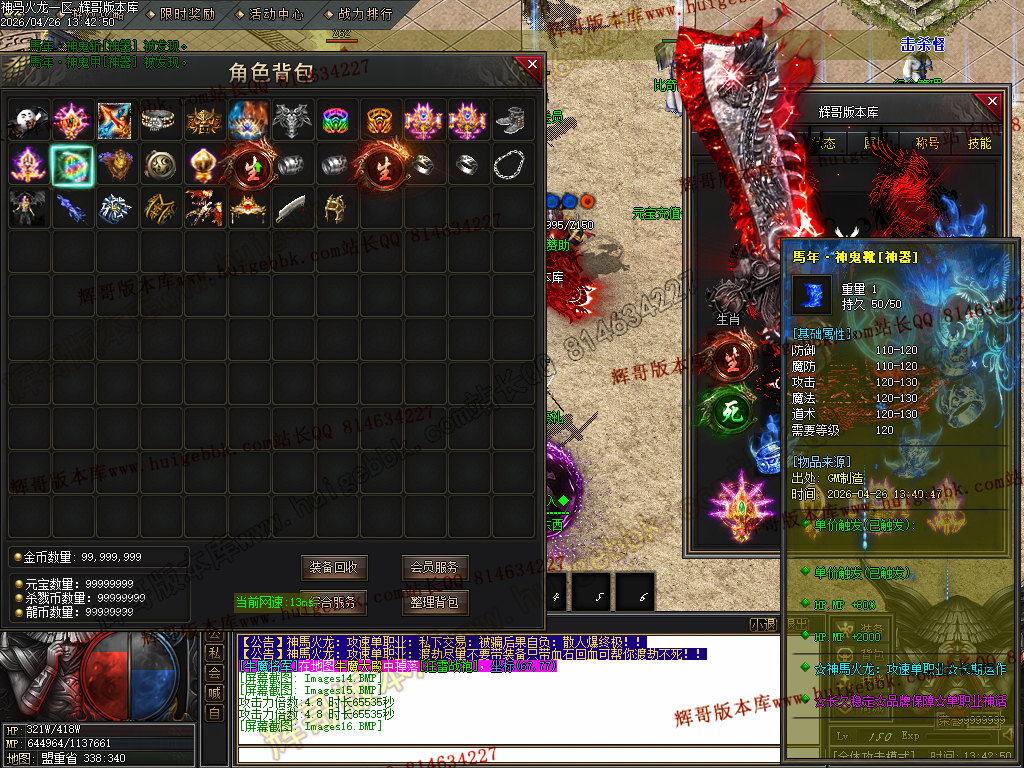Click the chat text input box
The height and width of the screenshot is (768, 1024).
coord(500,755)
